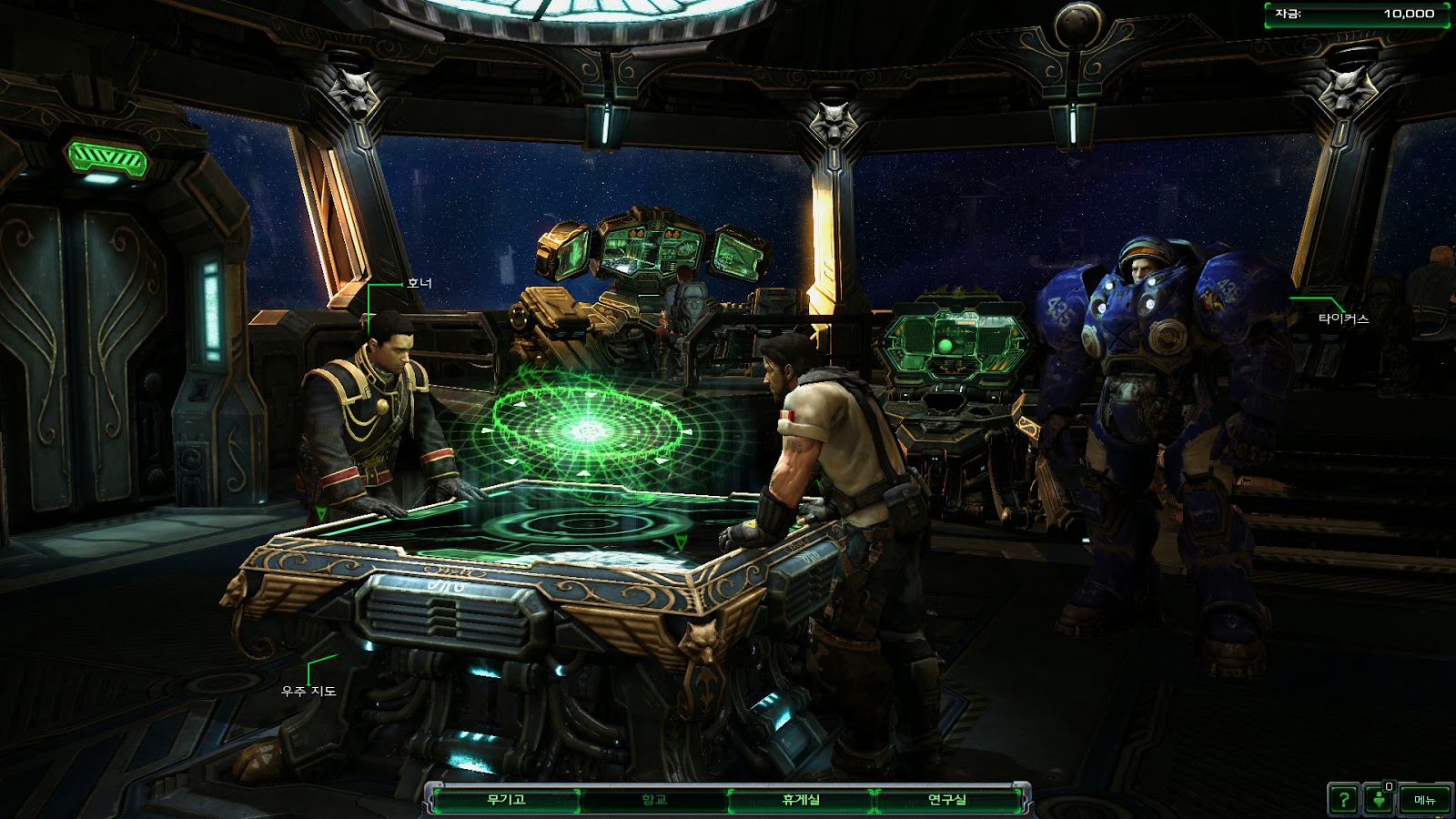This screenshot has width=1456, height=819.
Task: Open the green person icon with counter
Action: pyautogui.click(x=1380, y=800)
